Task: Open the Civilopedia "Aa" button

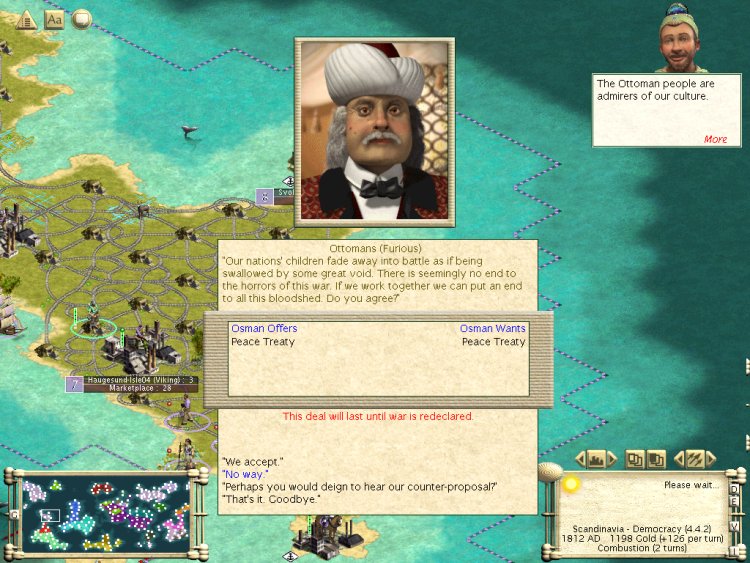Action: 54,19
